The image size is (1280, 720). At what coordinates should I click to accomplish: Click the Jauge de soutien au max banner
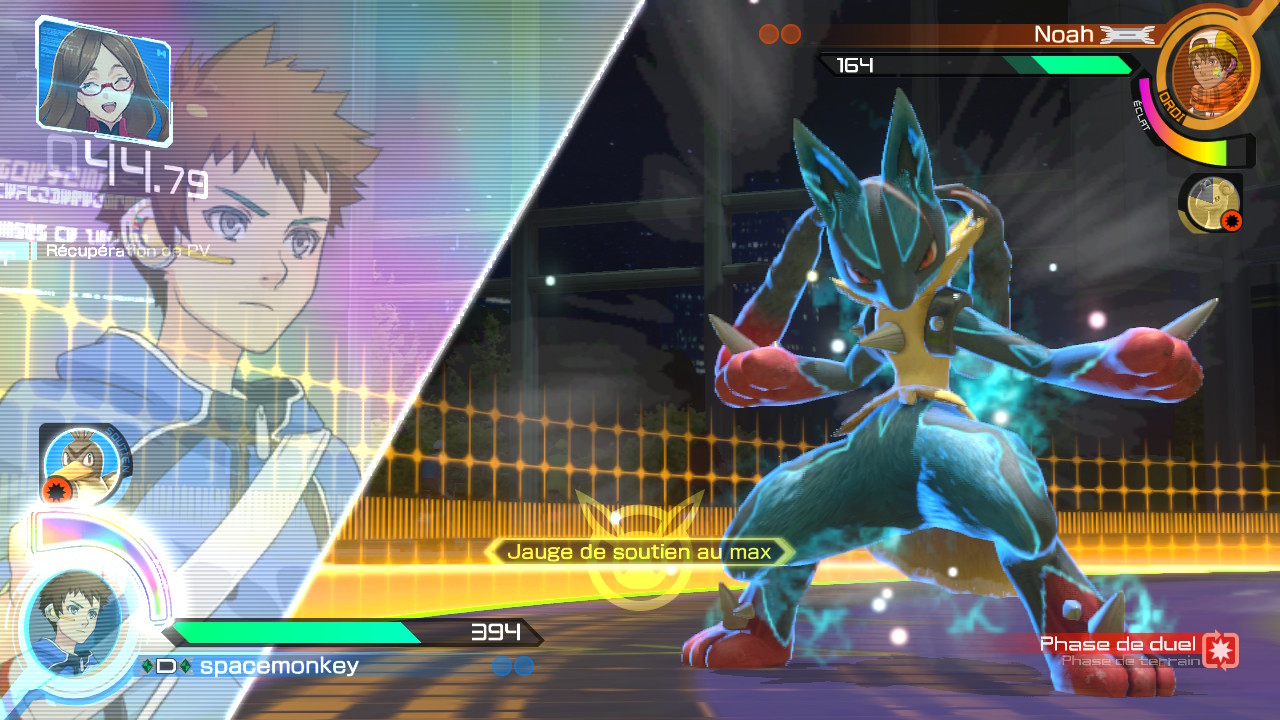point(640,550)
